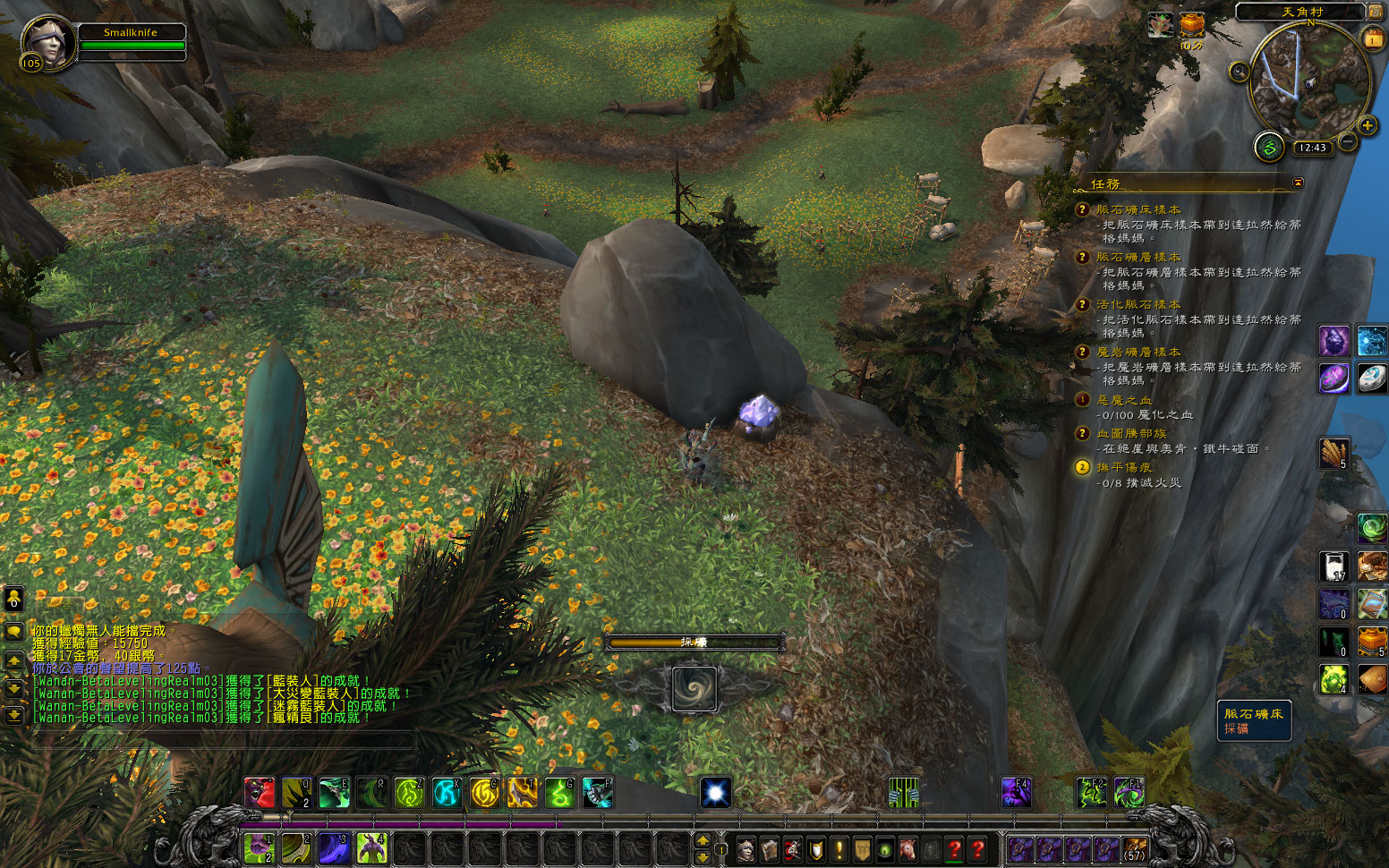1389x868 pixels.
Task: Click the Smallknife player portrait
Action: [47, 43]
